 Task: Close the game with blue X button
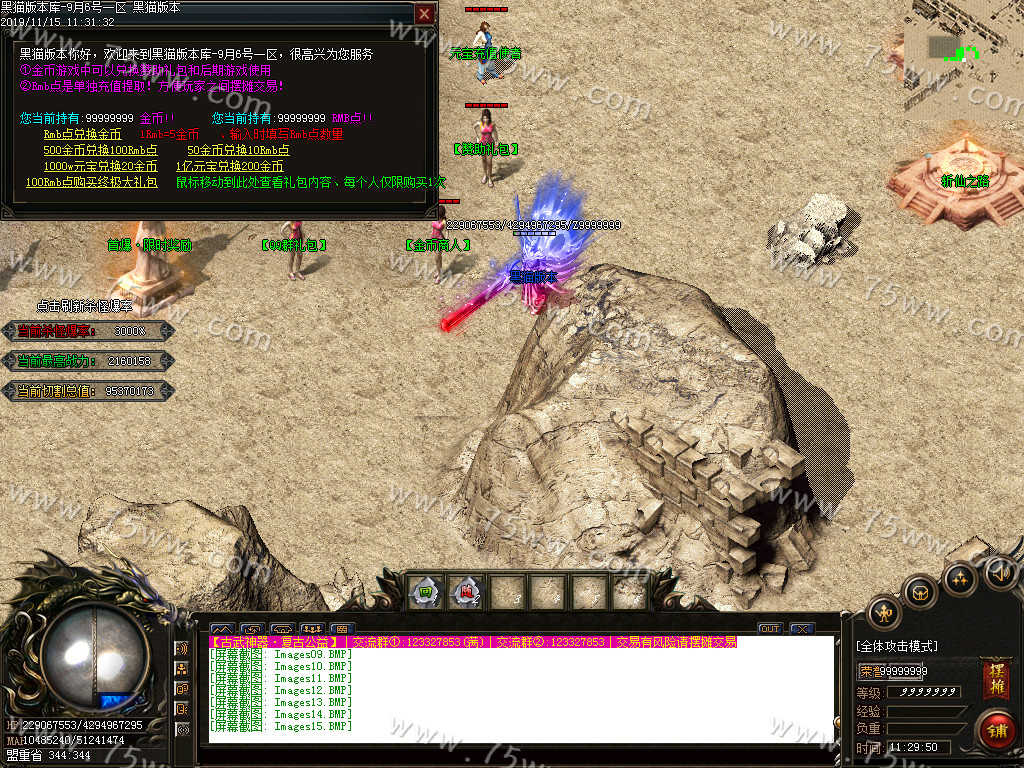point(801,629)
